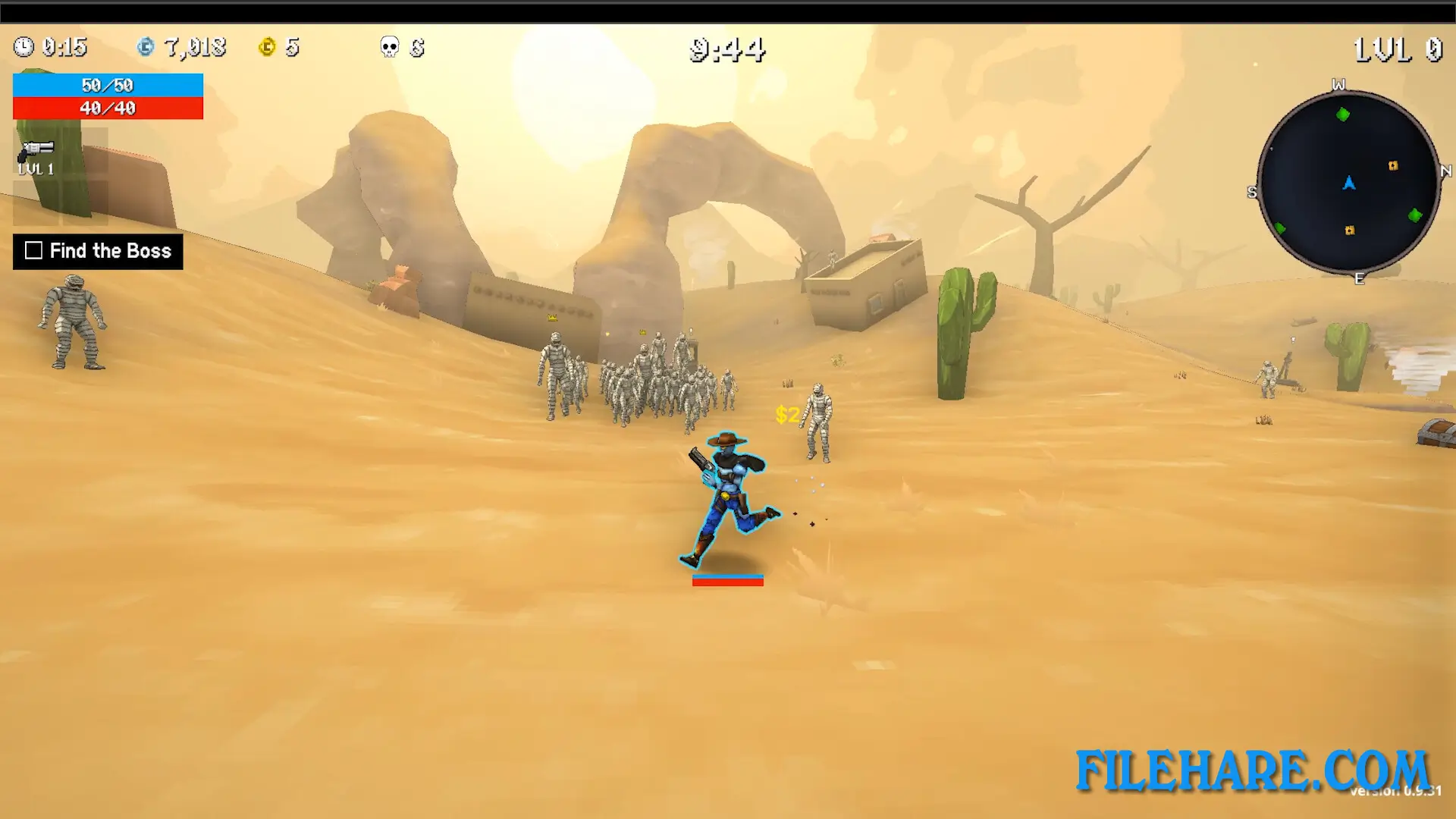Click the blue 50/50 shield bar

click(107, 85)
